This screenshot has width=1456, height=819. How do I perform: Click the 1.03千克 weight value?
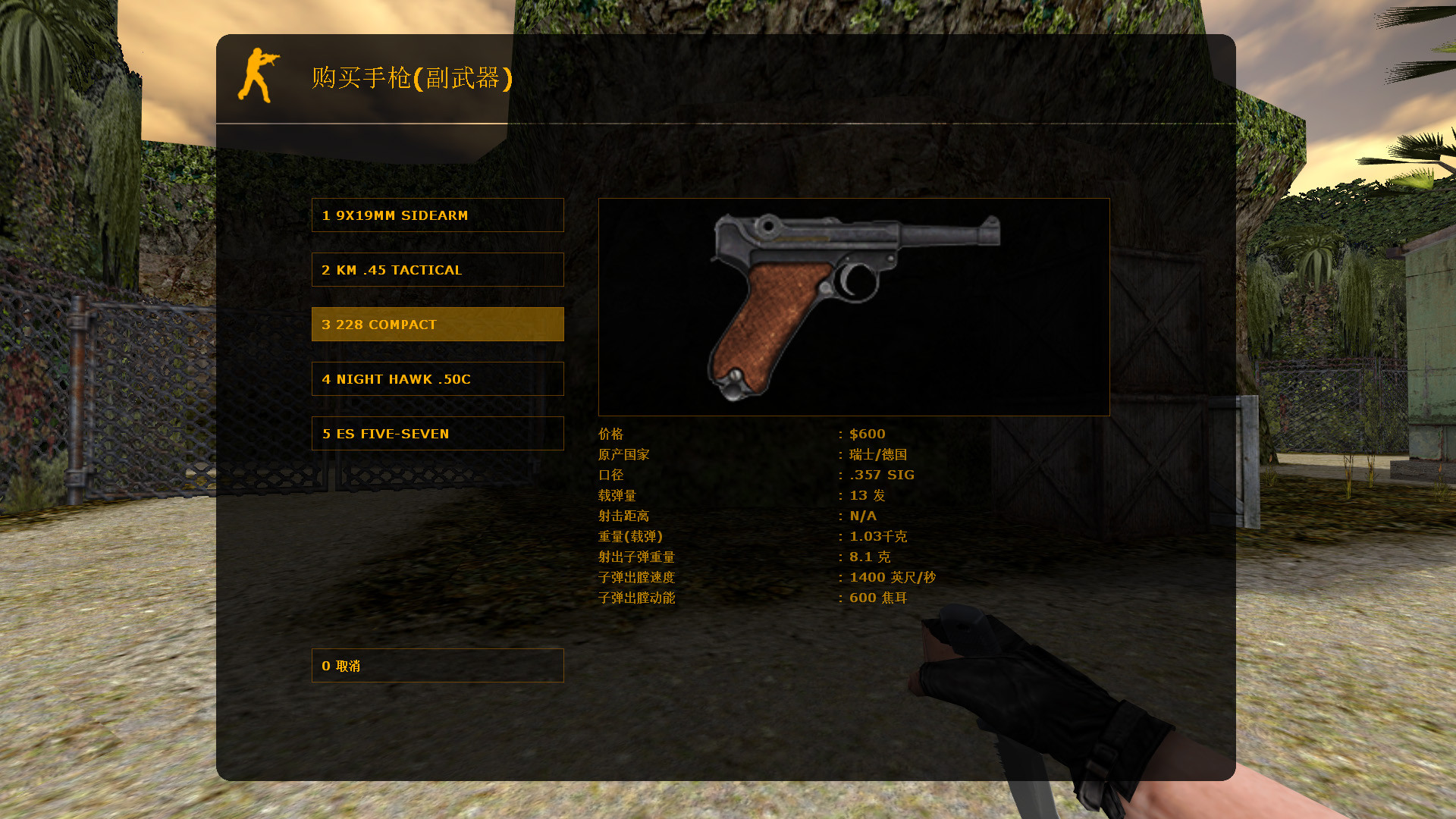[x=877, y=536]
